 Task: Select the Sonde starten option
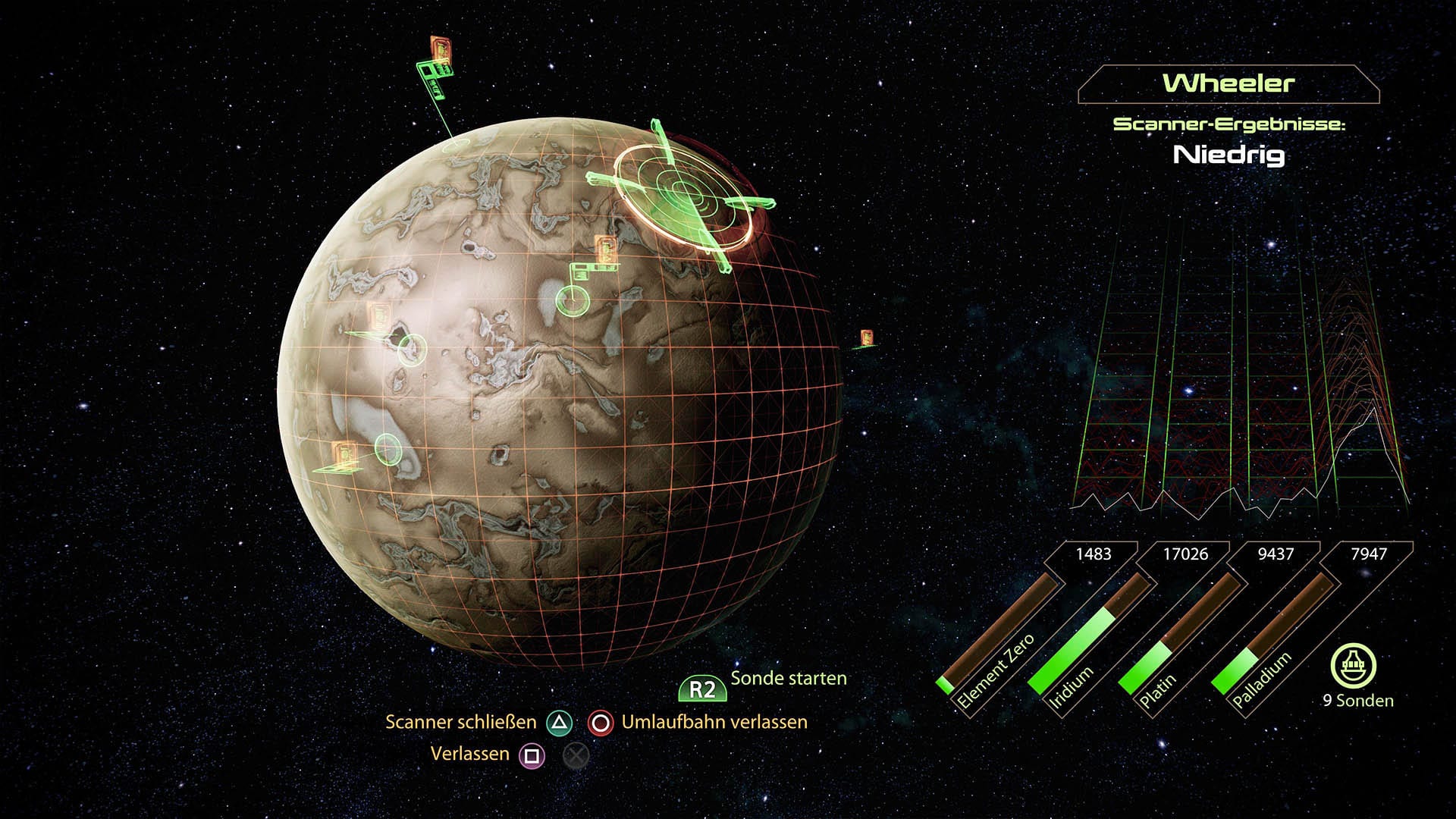(x=788, y=679)
